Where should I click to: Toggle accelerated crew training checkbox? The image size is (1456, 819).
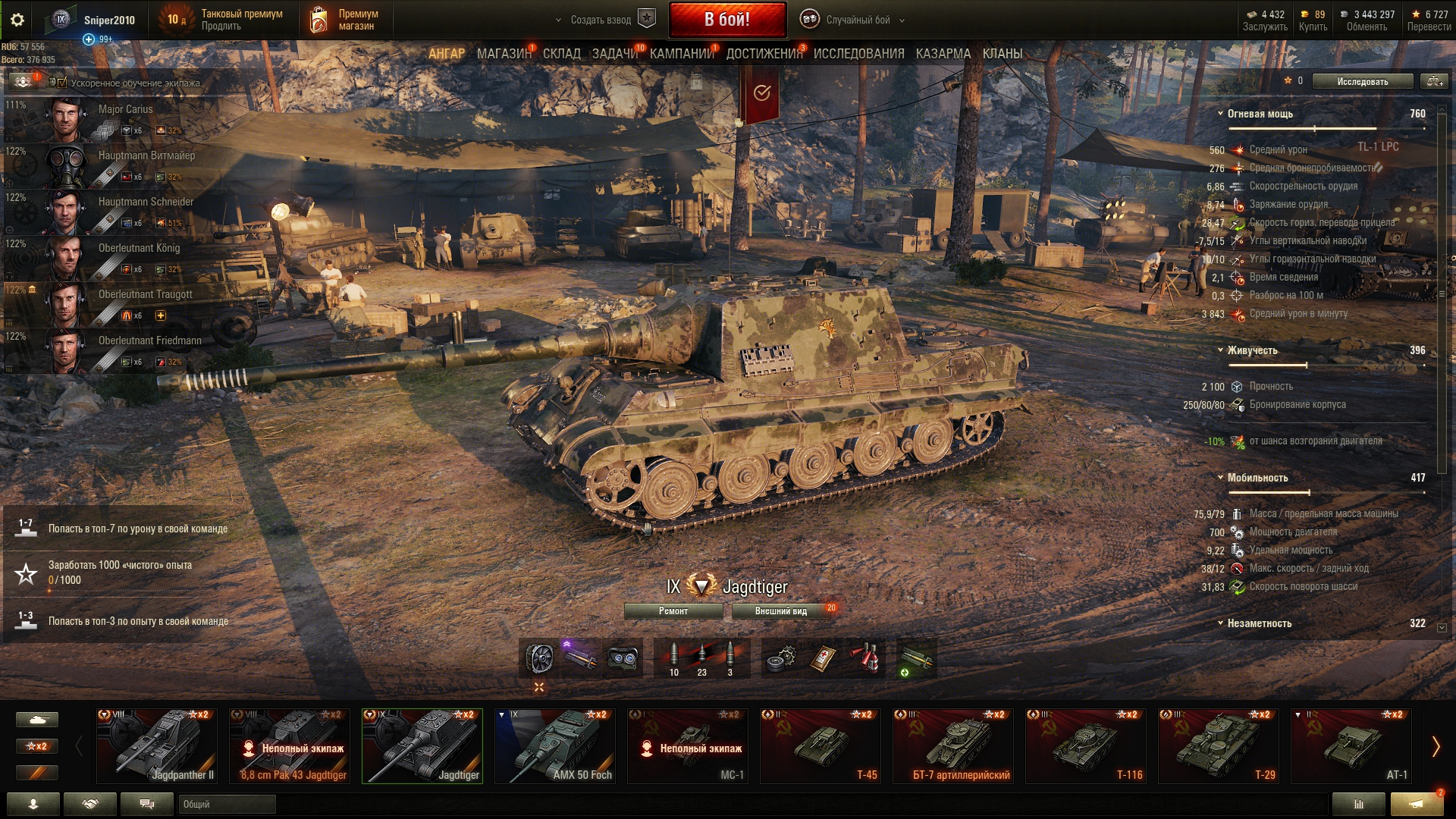click(62, 83)
